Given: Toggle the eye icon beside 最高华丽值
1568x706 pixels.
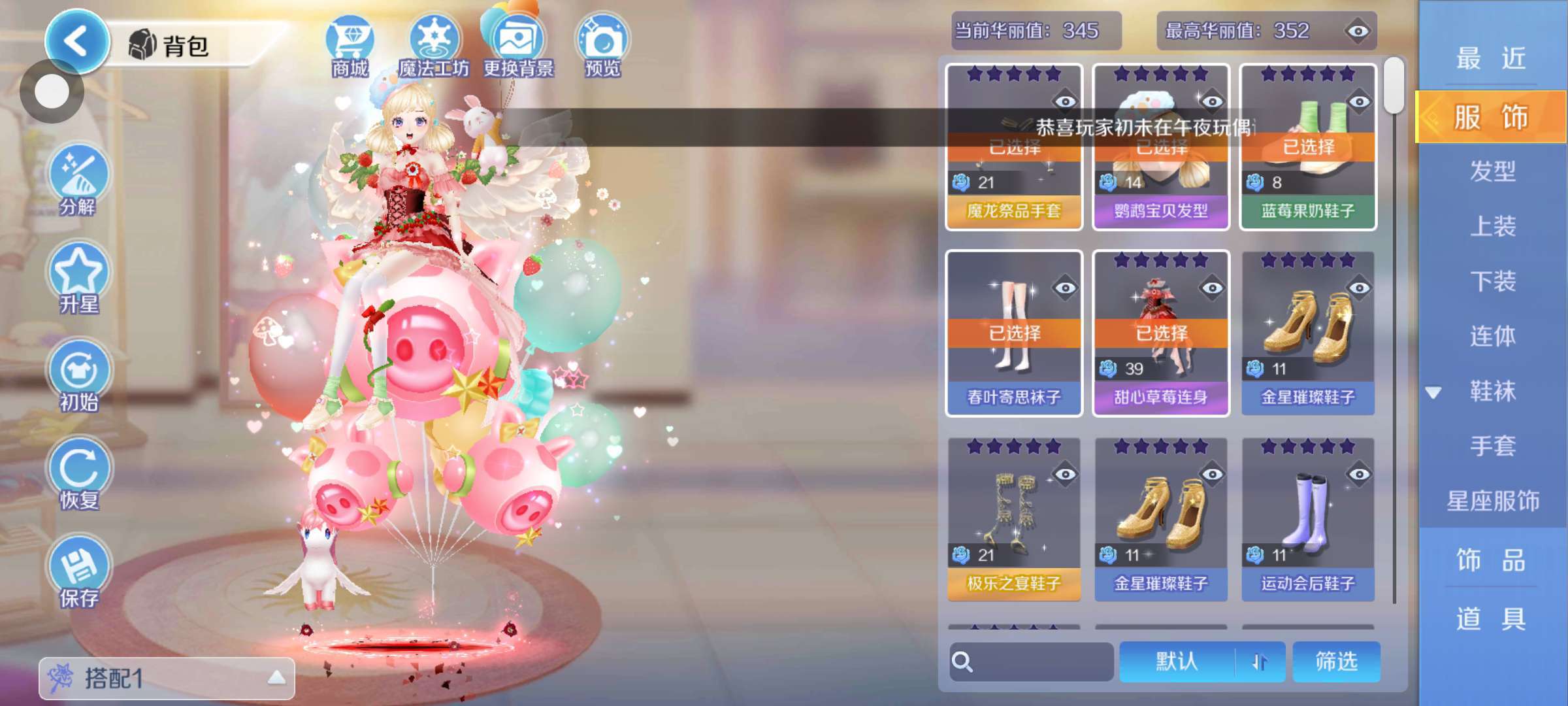Looking at the screenshot, I should click(x=1358, y=31).
